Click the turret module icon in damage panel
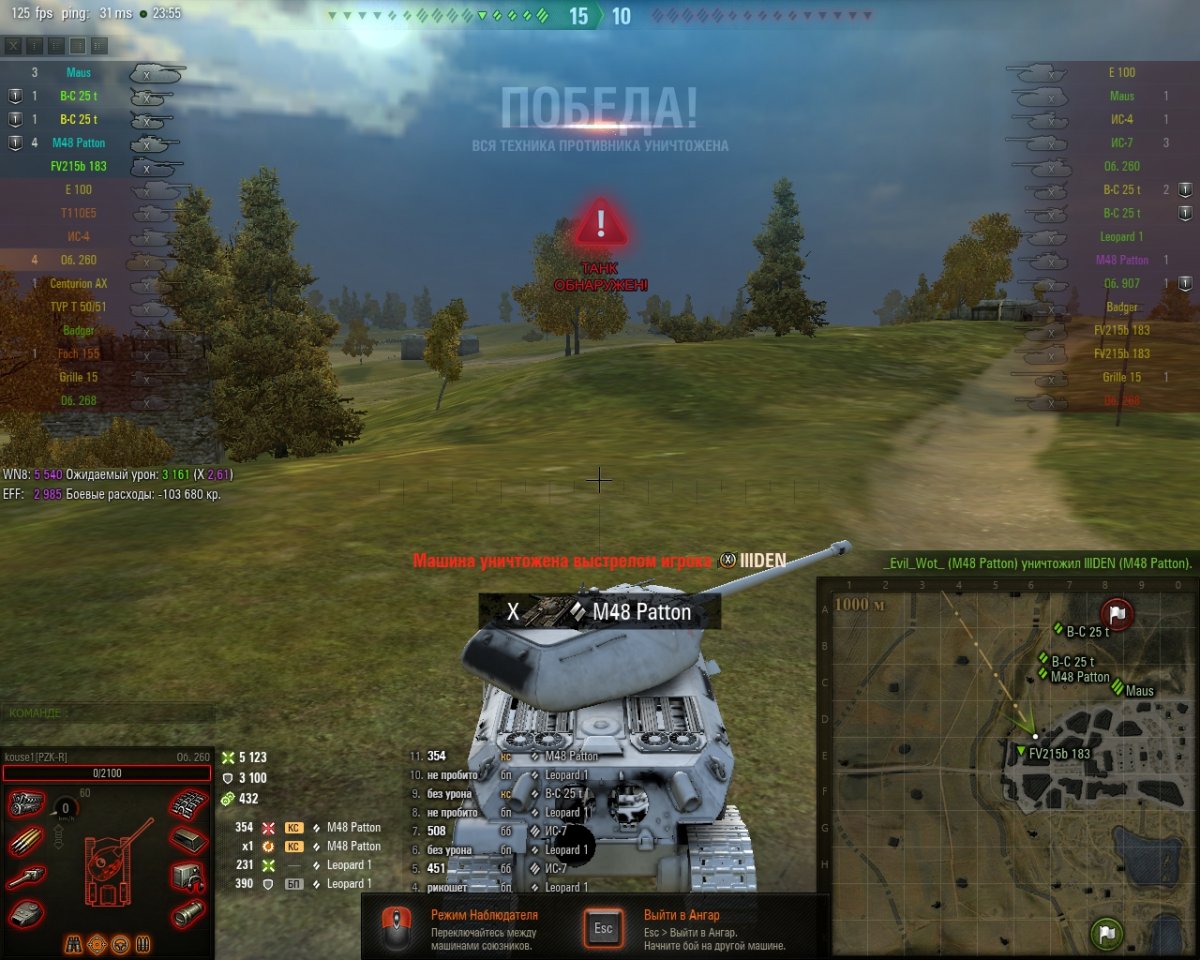Image resolution: width=1200 pixels, height=960 pixels. [x=26, y=912]
